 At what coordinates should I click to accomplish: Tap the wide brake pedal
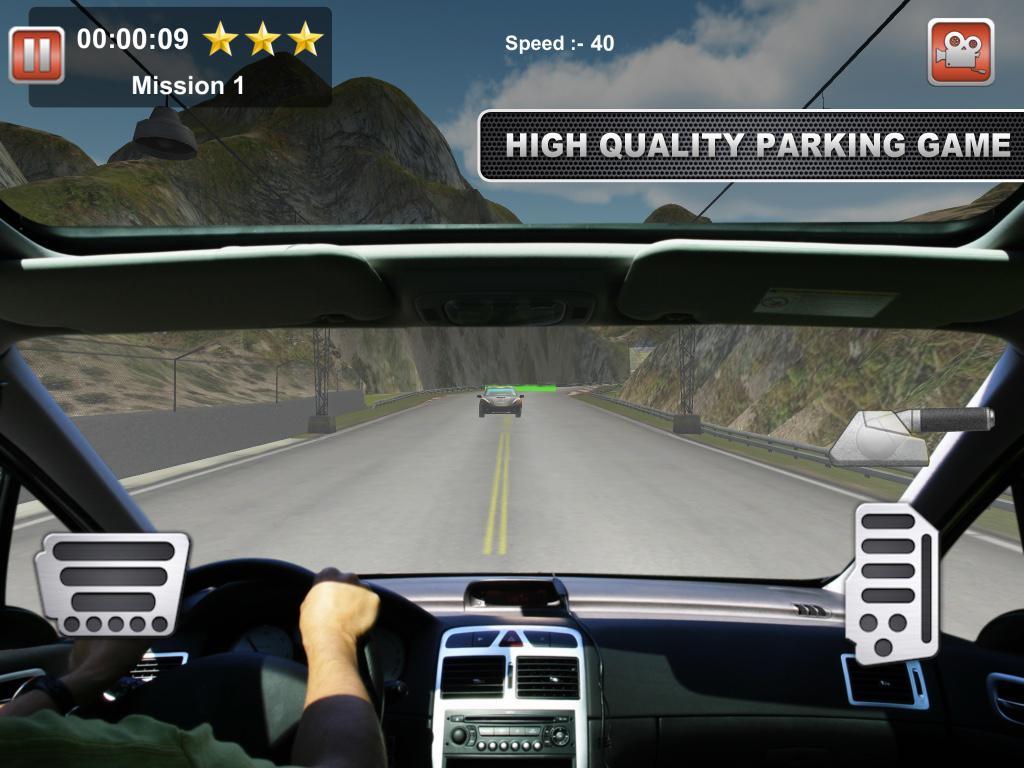tap(112, 584)
